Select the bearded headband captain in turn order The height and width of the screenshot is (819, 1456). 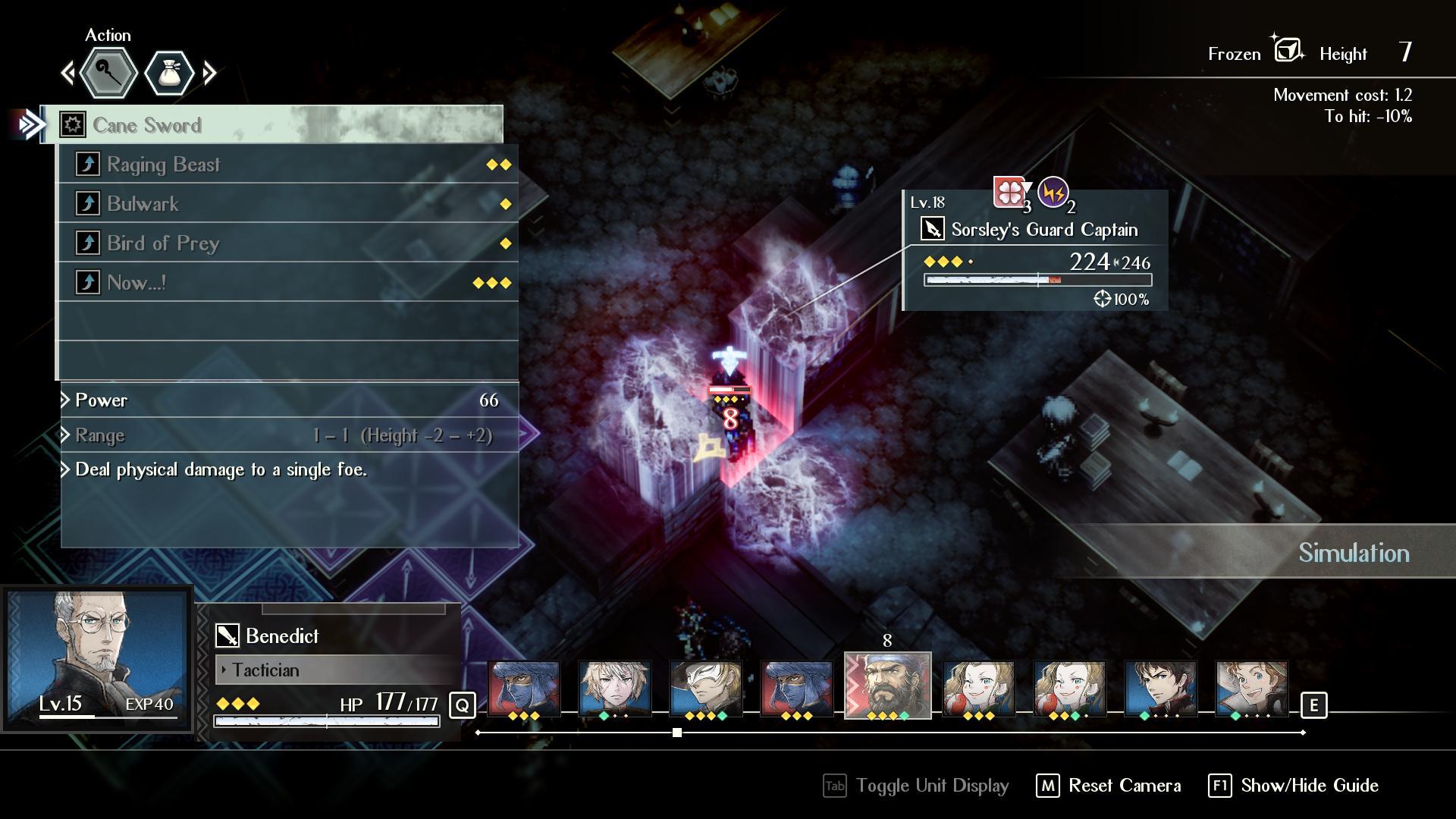pyautogui.click(x=887, y=686)
